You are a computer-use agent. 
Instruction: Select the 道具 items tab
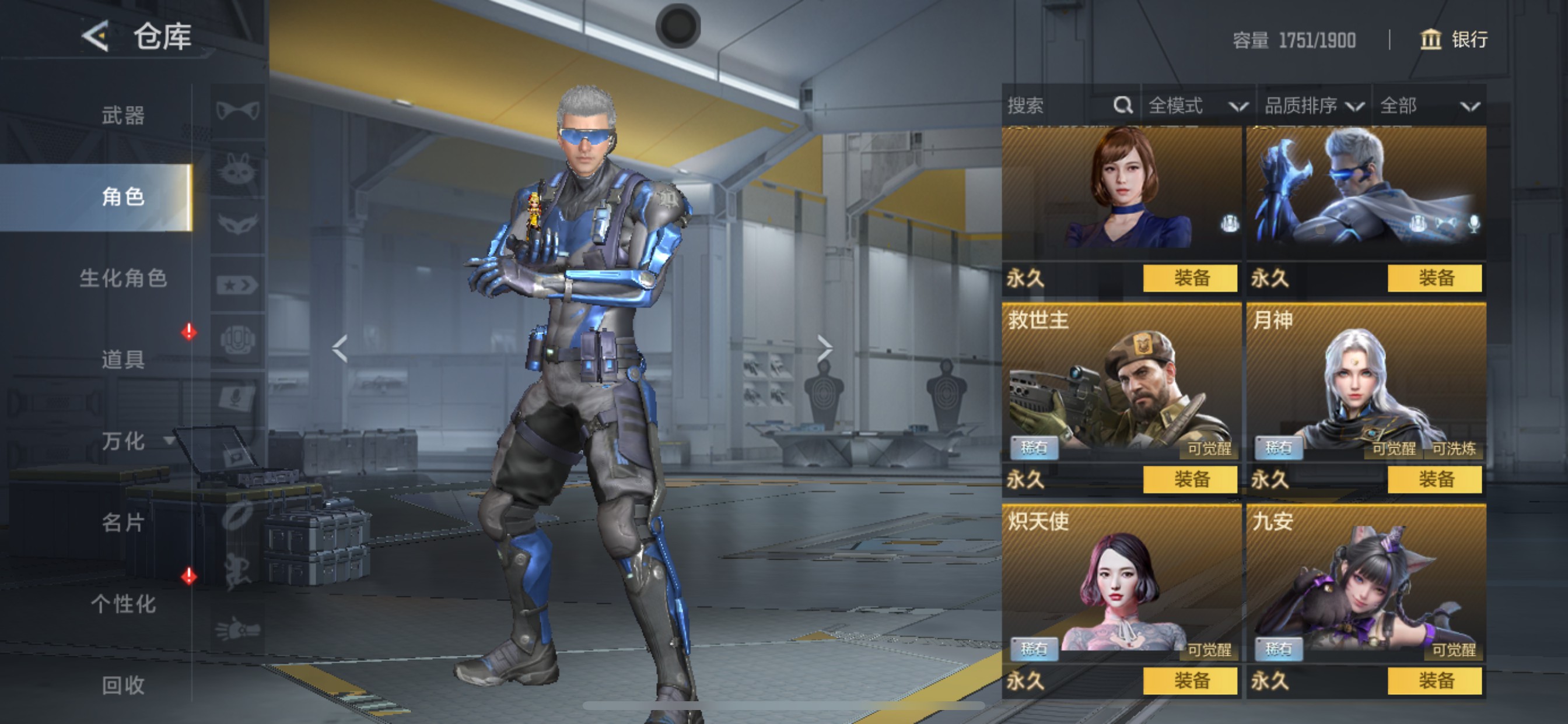[x=123, y=360]
